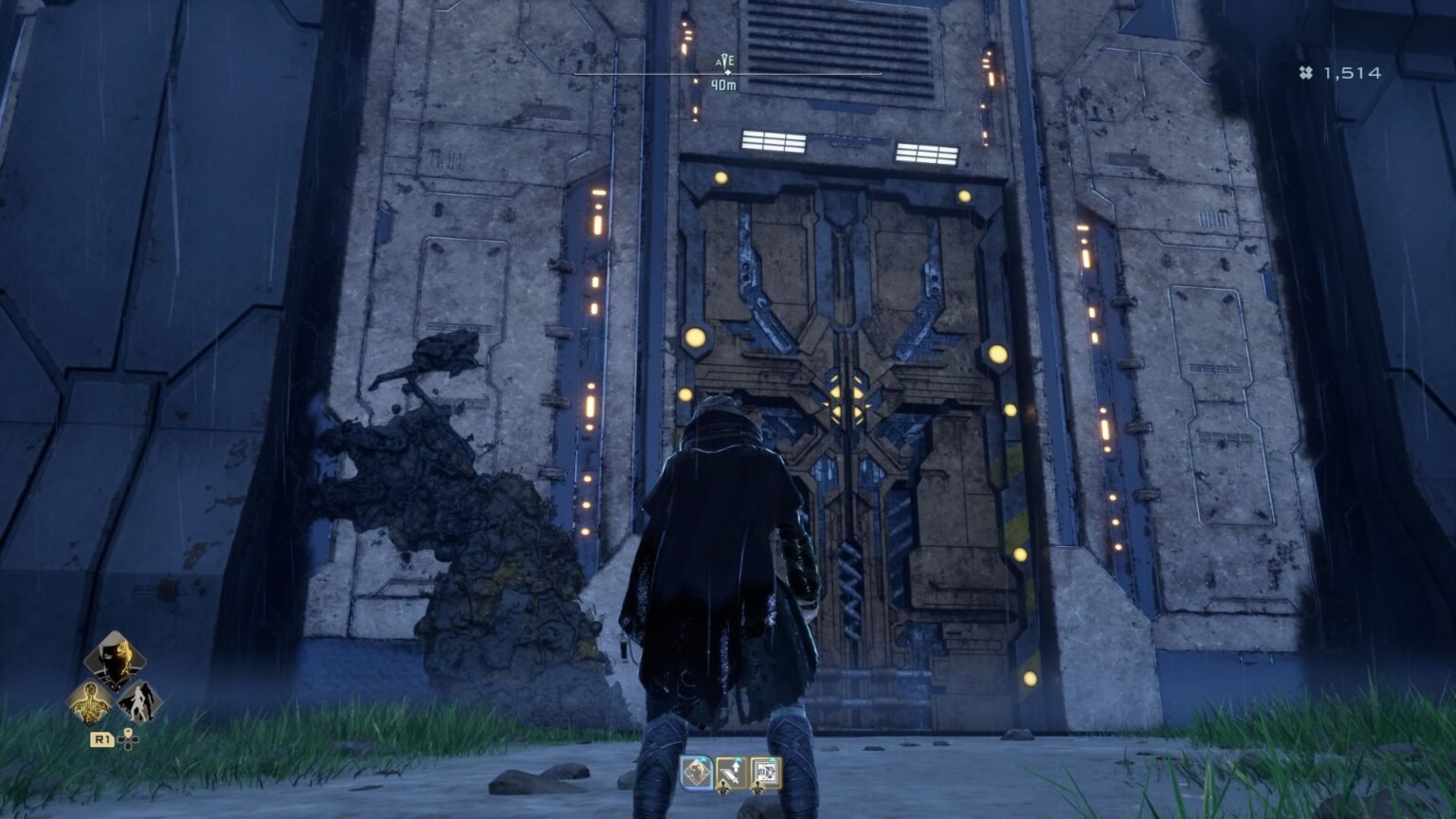
Task: Click the framed item icon in the quickbar
Action: click(766, 773)
